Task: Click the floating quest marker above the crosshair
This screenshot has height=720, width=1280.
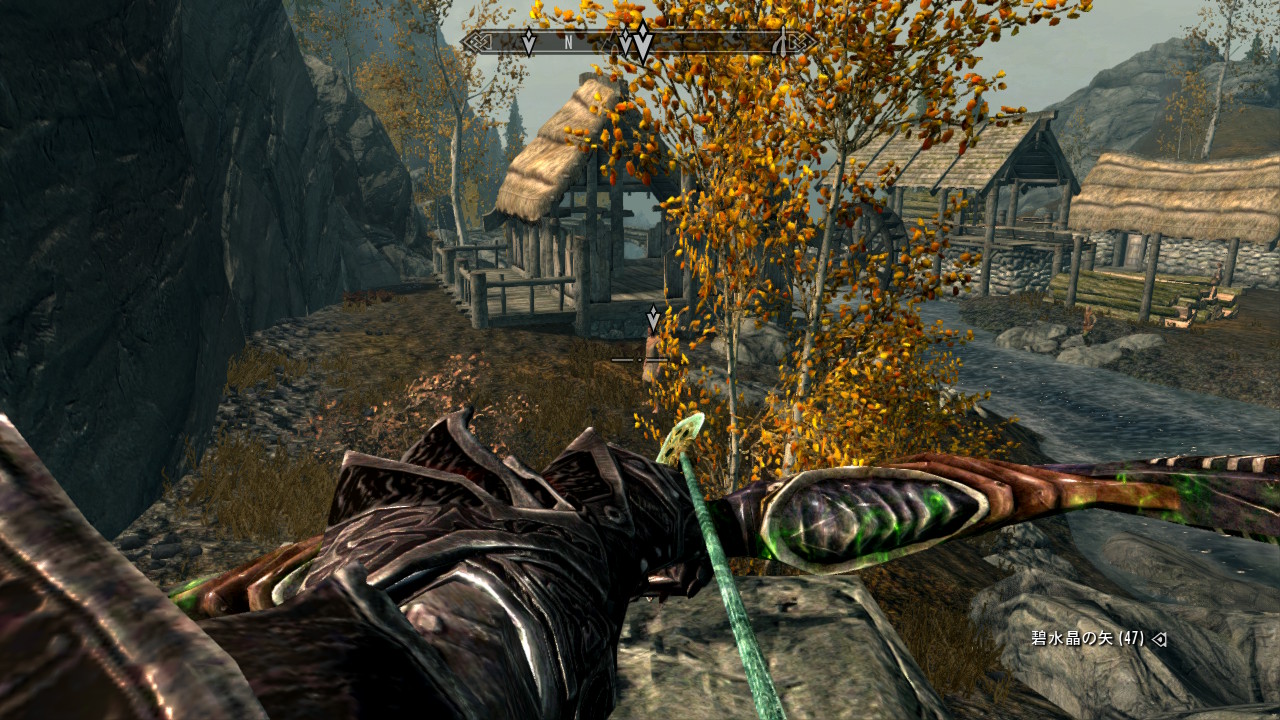Action: pos(653,318)
